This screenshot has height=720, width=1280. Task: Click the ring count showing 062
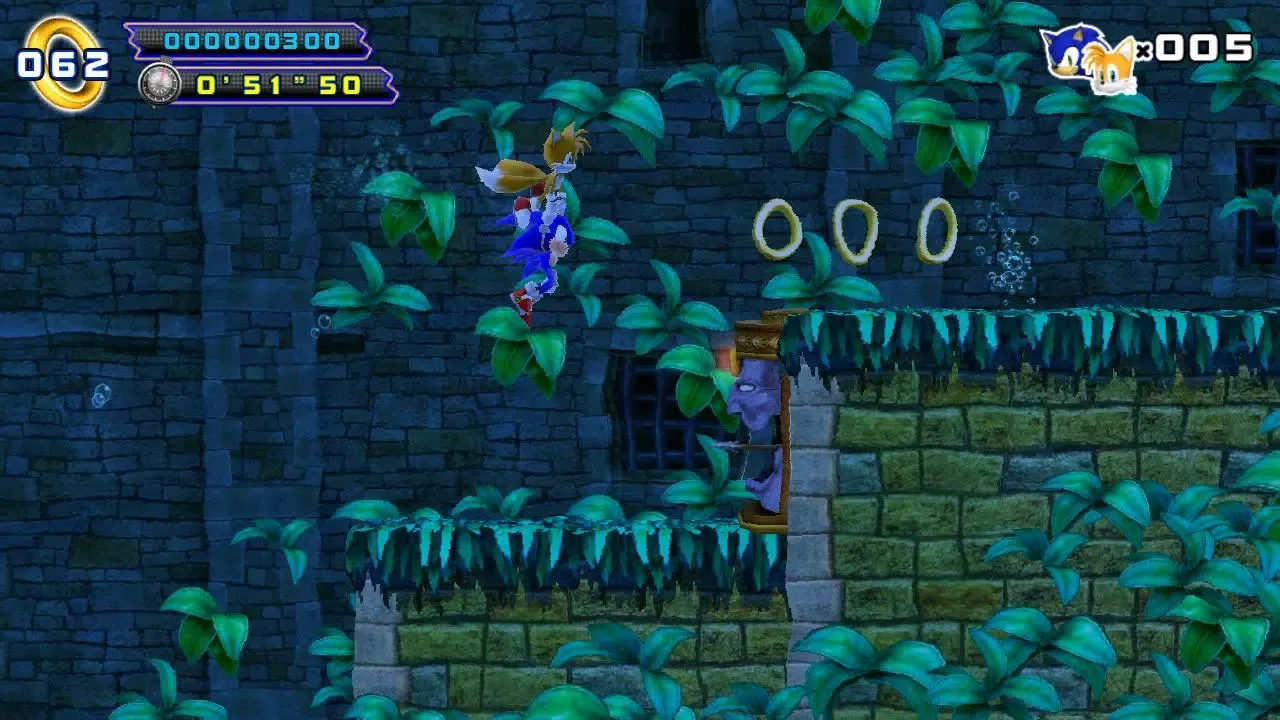[62, 62]
